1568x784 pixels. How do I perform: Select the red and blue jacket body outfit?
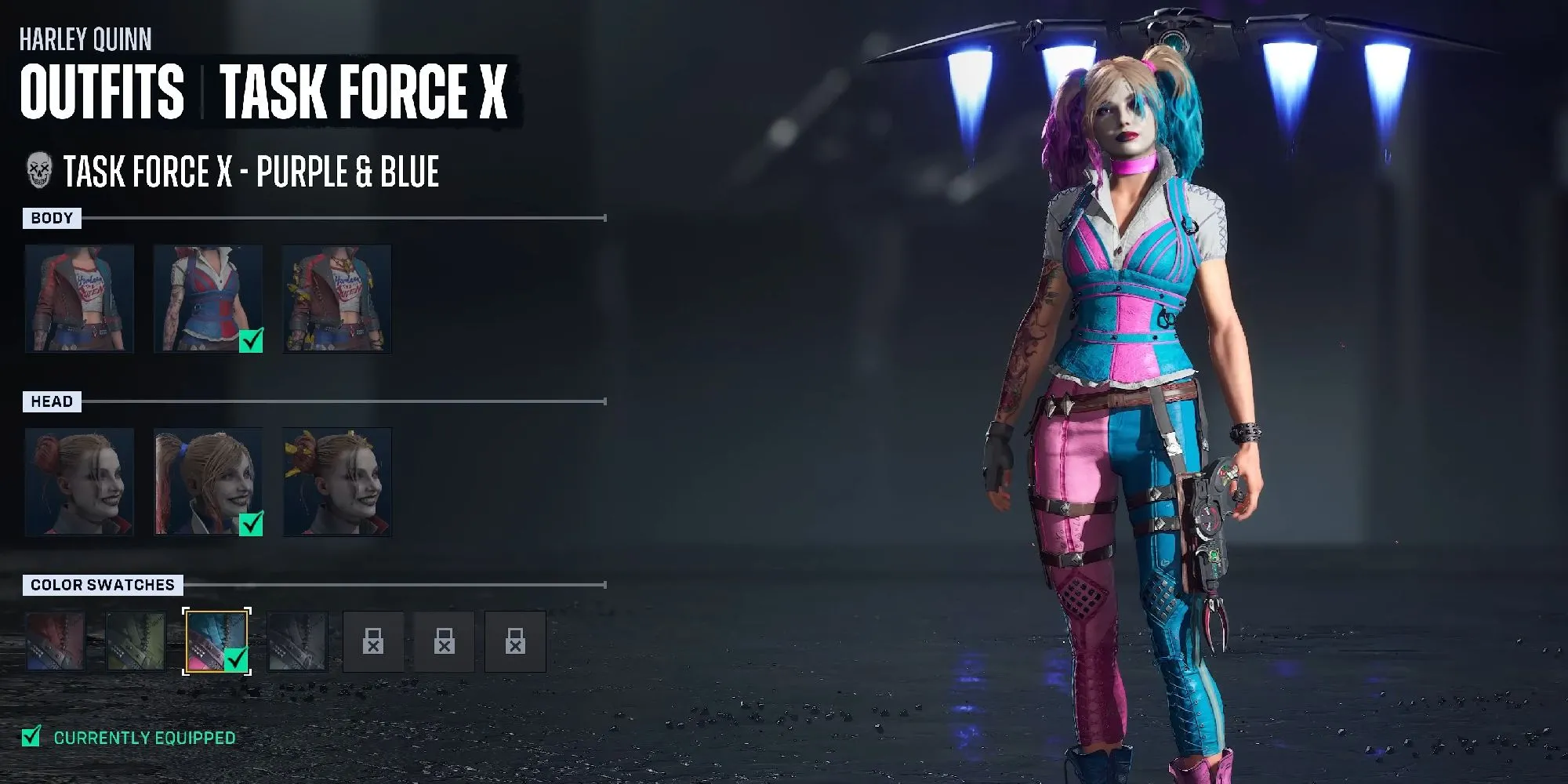[79, 299]
